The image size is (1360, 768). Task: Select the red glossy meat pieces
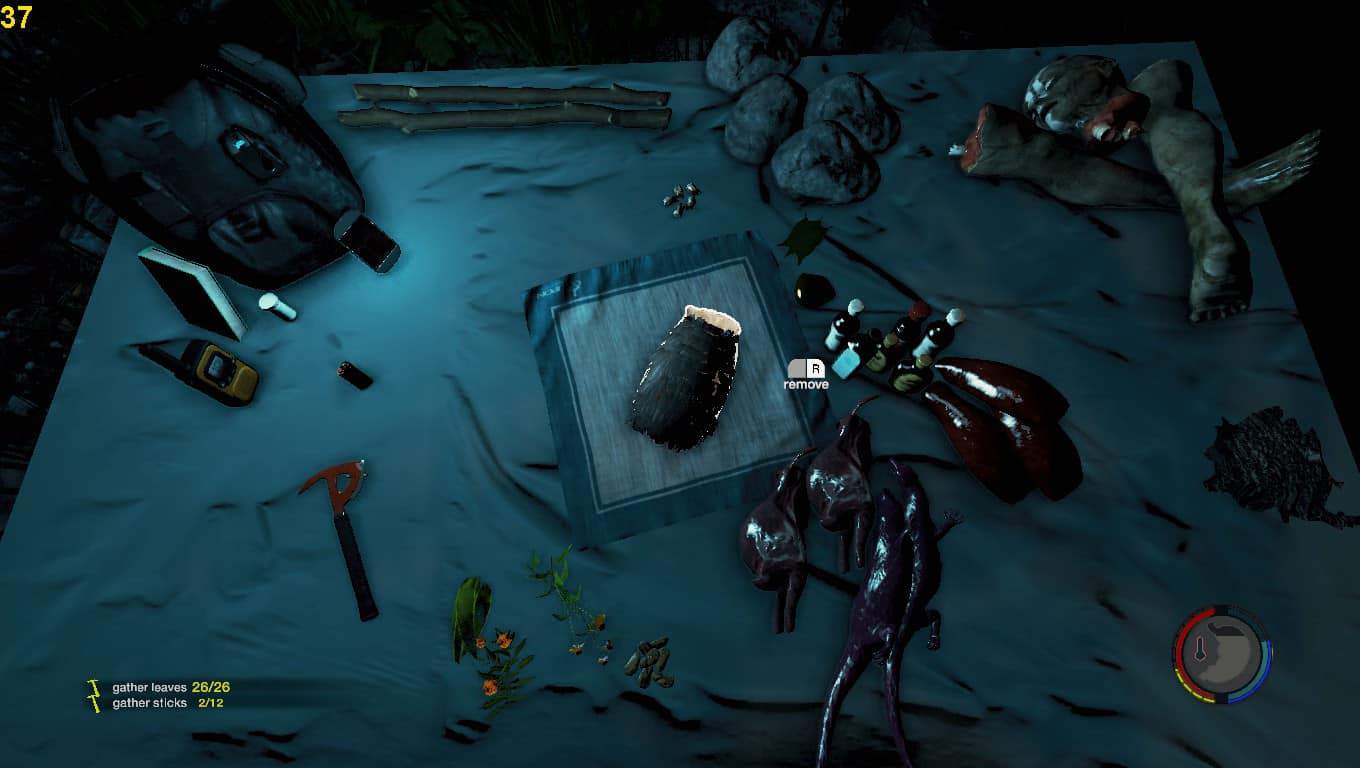coord(1000,420)
